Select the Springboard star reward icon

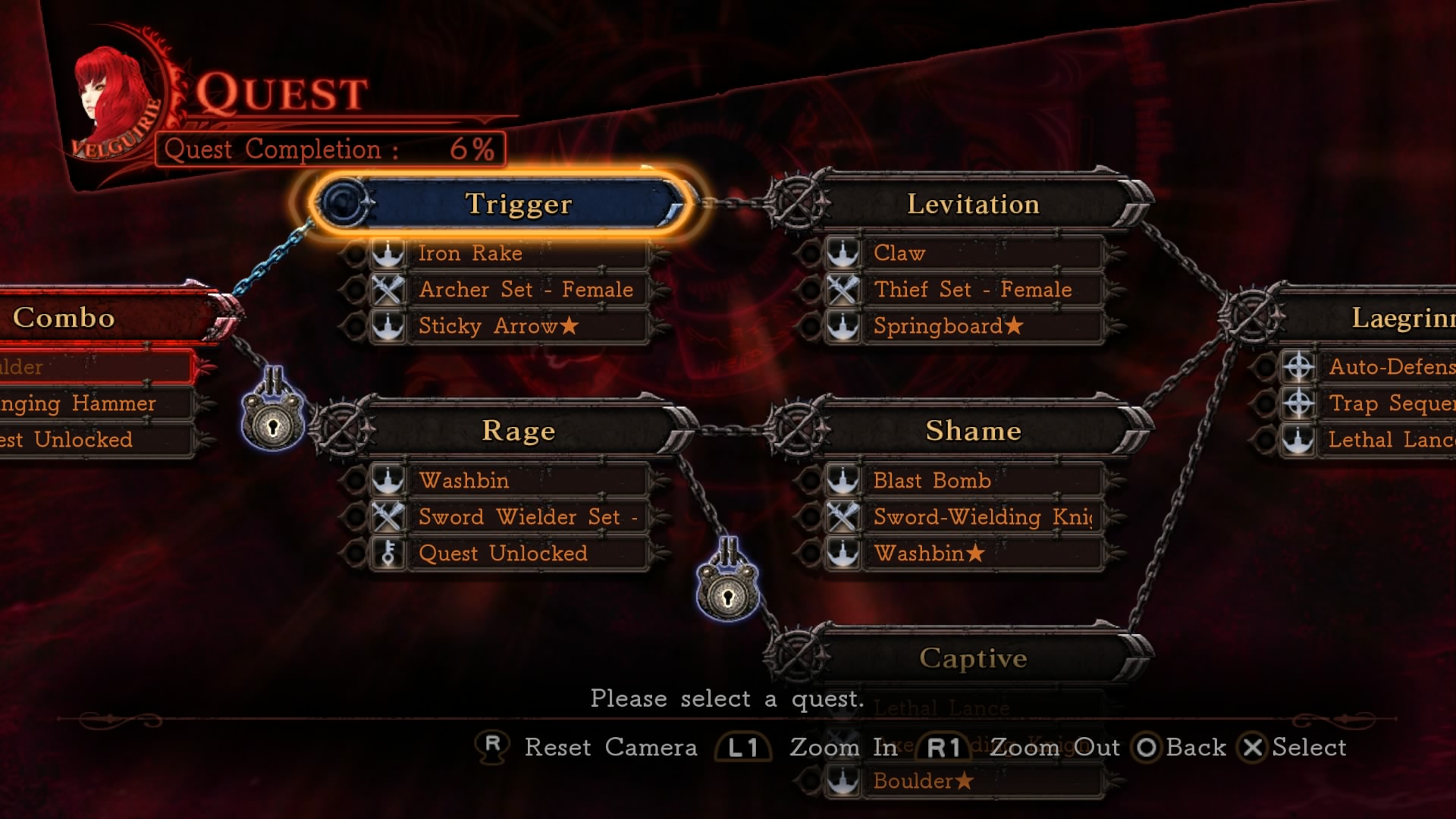[x=842, y=326]
